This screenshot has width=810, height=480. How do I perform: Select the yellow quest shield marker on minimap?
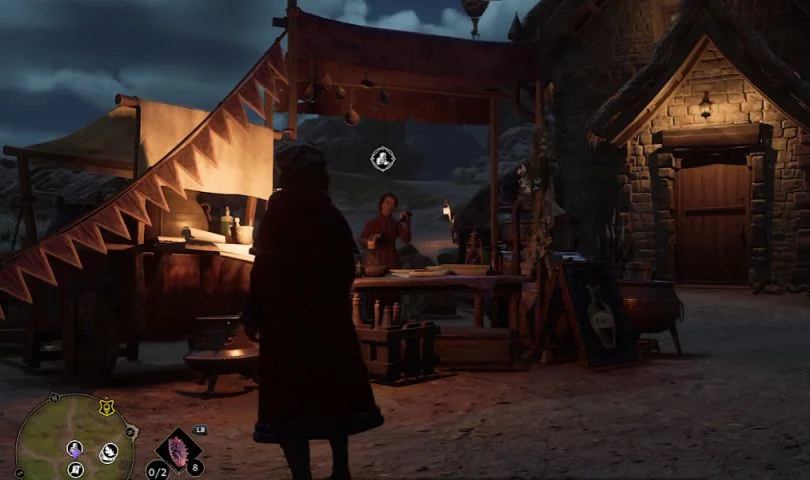[106, 407]
